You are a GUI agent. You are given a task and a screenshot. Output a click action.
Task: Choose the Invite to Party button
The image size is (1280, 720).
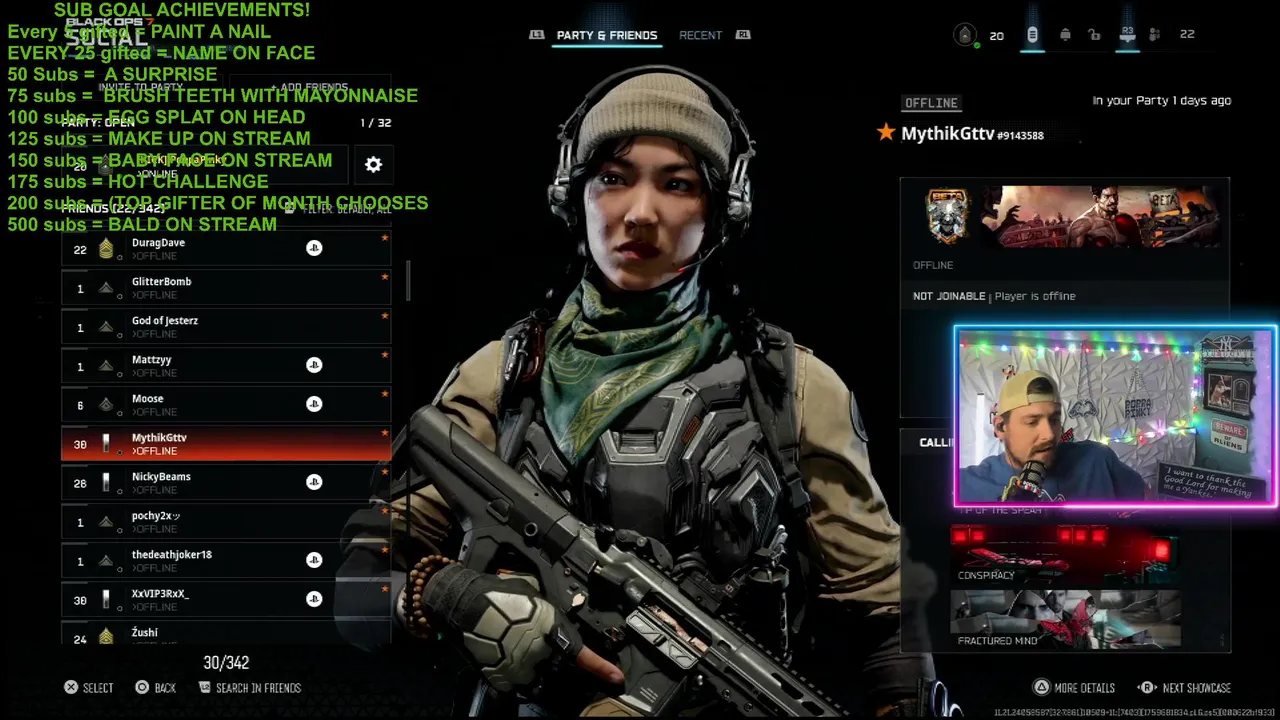pos(140,87)
